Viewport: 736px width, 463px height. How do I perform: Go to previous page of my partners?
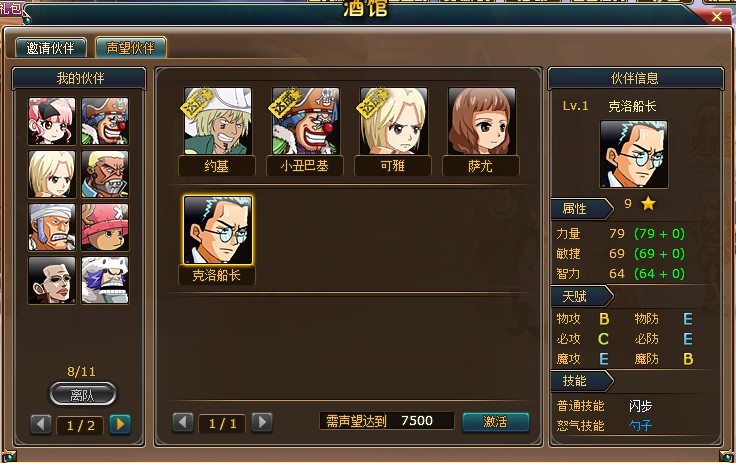pos(42,424)
